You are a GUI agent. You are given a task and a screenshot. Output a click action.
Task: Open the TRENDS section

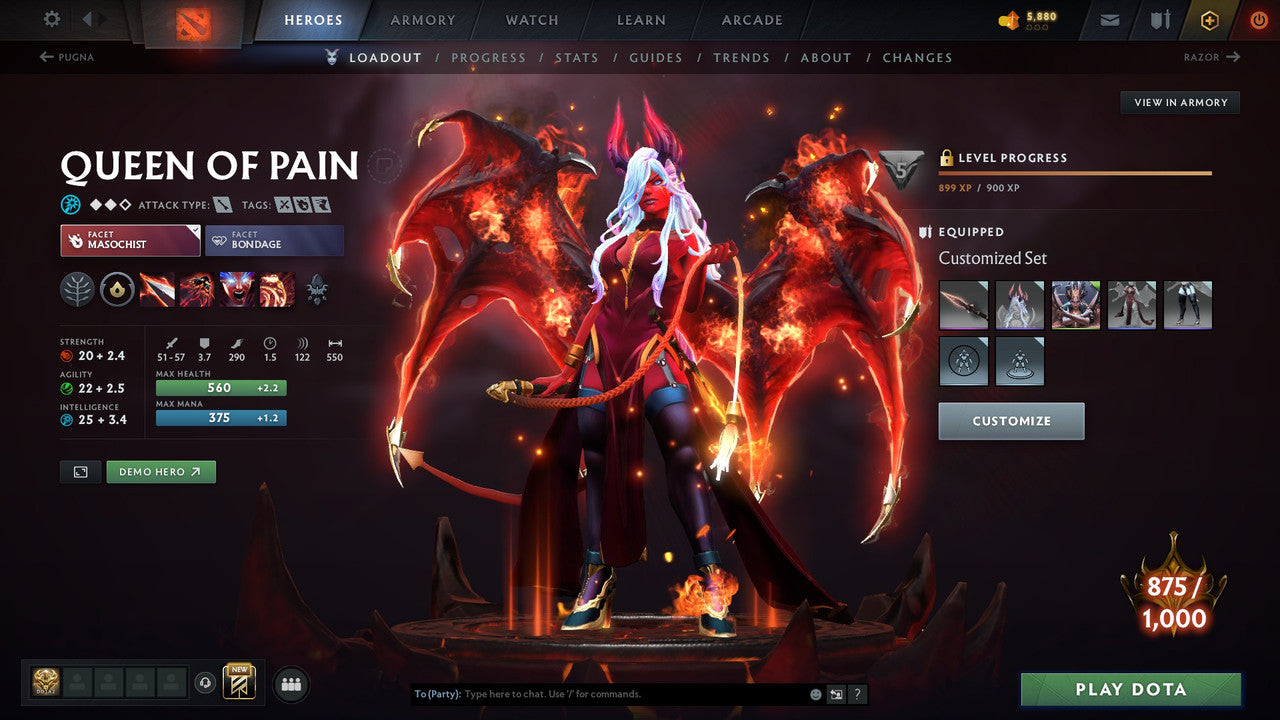[741, 57]
